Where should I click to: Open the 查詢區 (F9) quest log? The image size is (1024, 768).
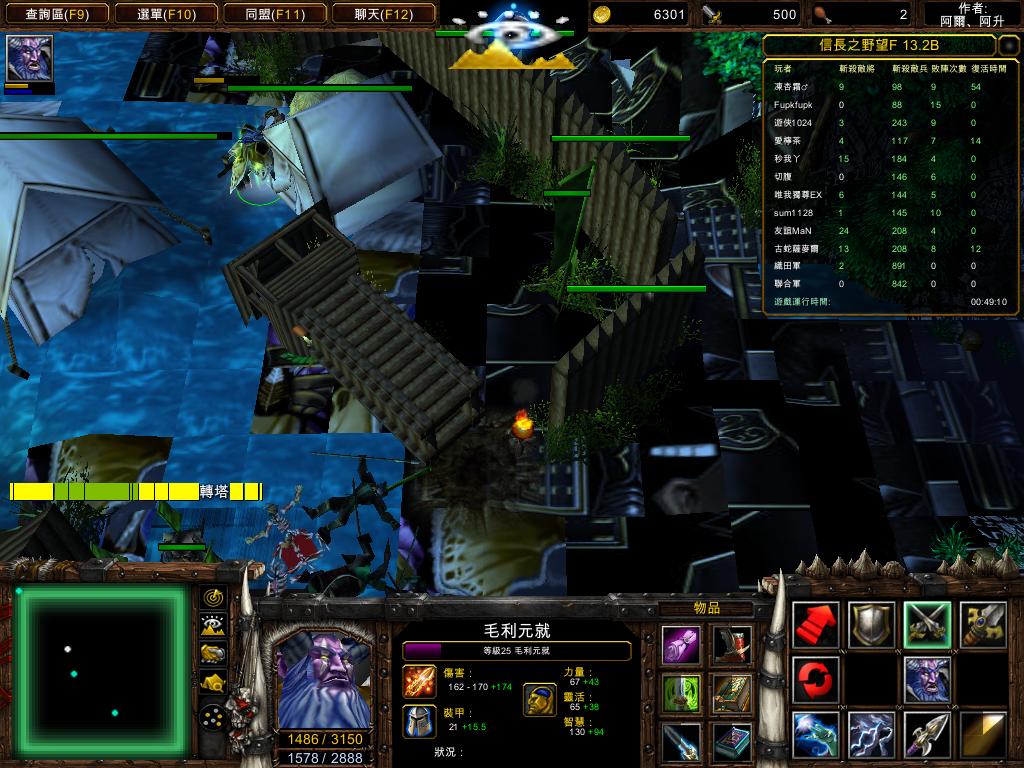(55, 14)
